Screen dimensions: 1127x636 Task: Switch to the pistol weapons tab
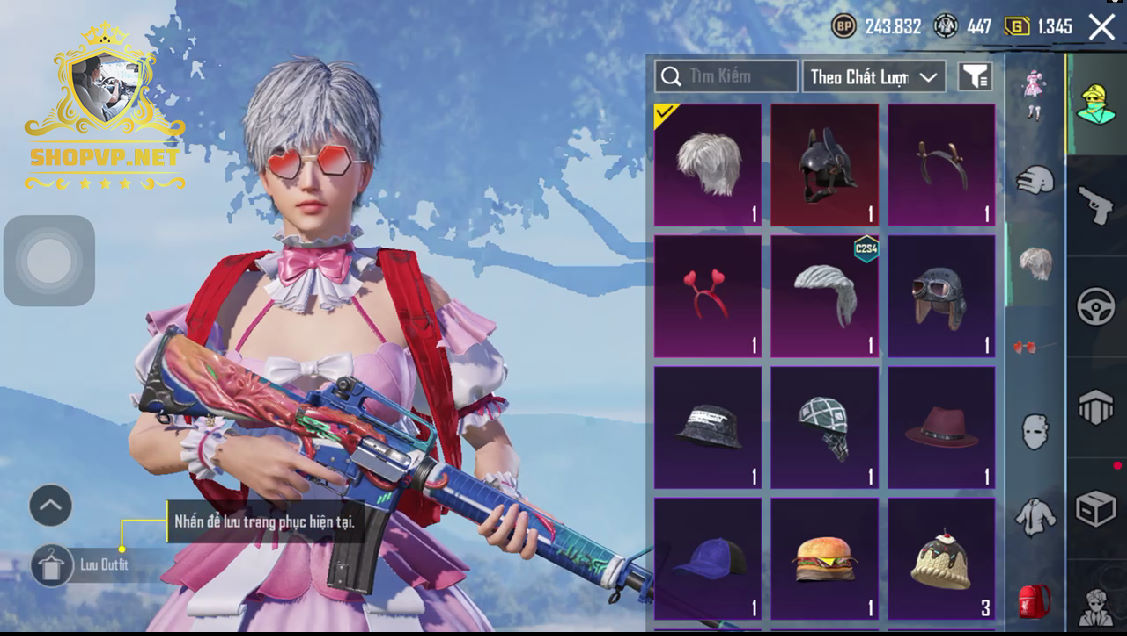[1096, 204]
